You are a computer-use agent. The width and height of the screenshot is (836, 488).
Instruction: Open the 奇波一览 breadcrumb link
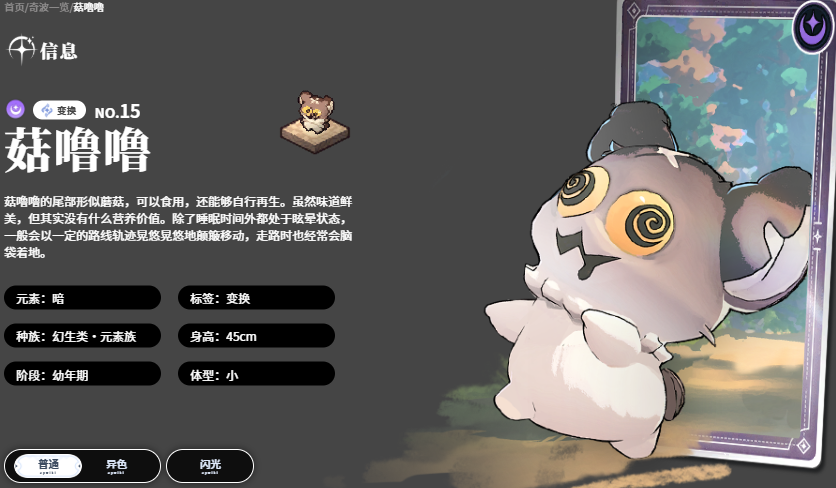[x=50, y=7]
